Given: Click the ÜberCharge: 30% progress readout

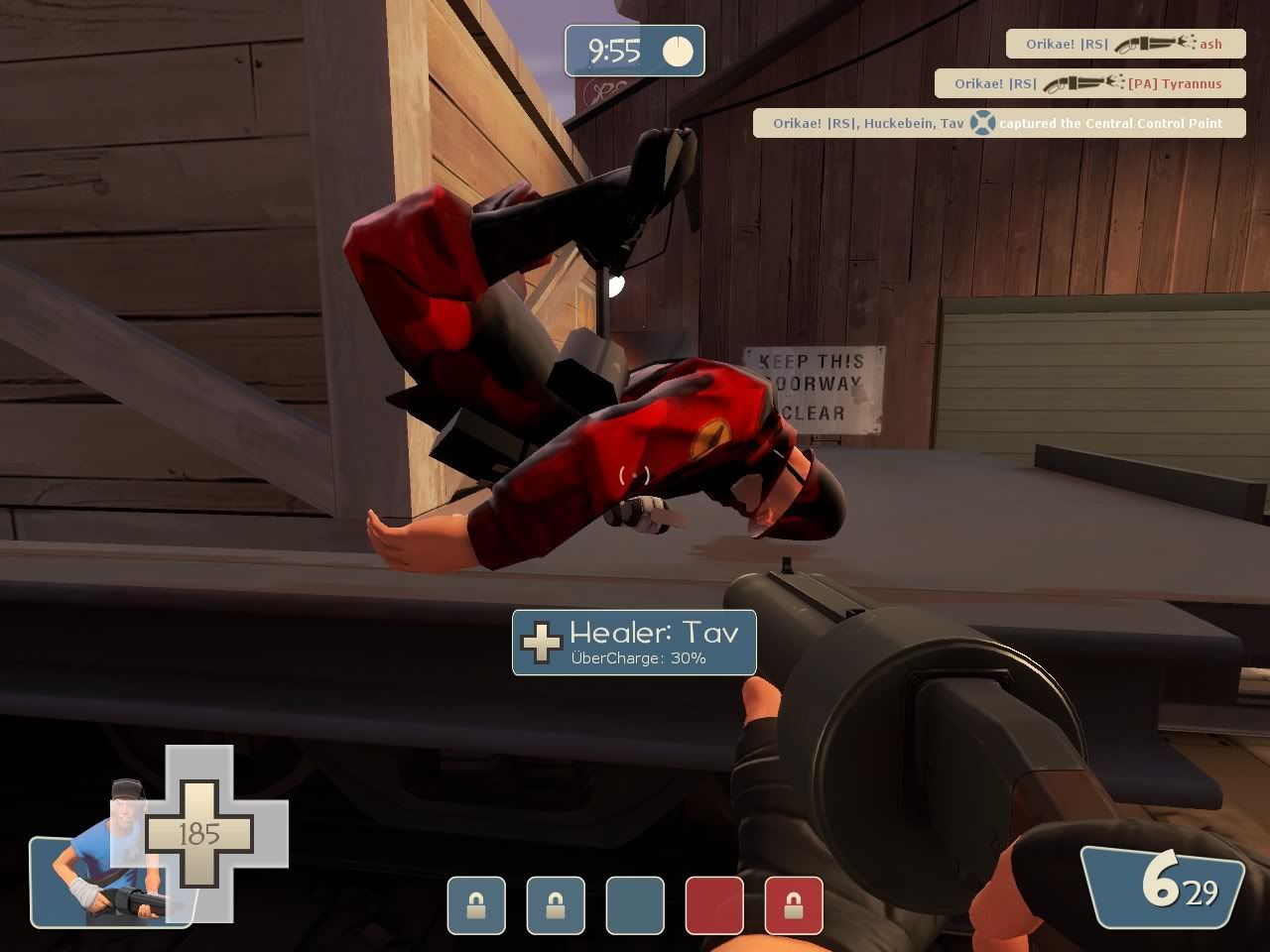Looking at the screenshot, I should (638, 656).
